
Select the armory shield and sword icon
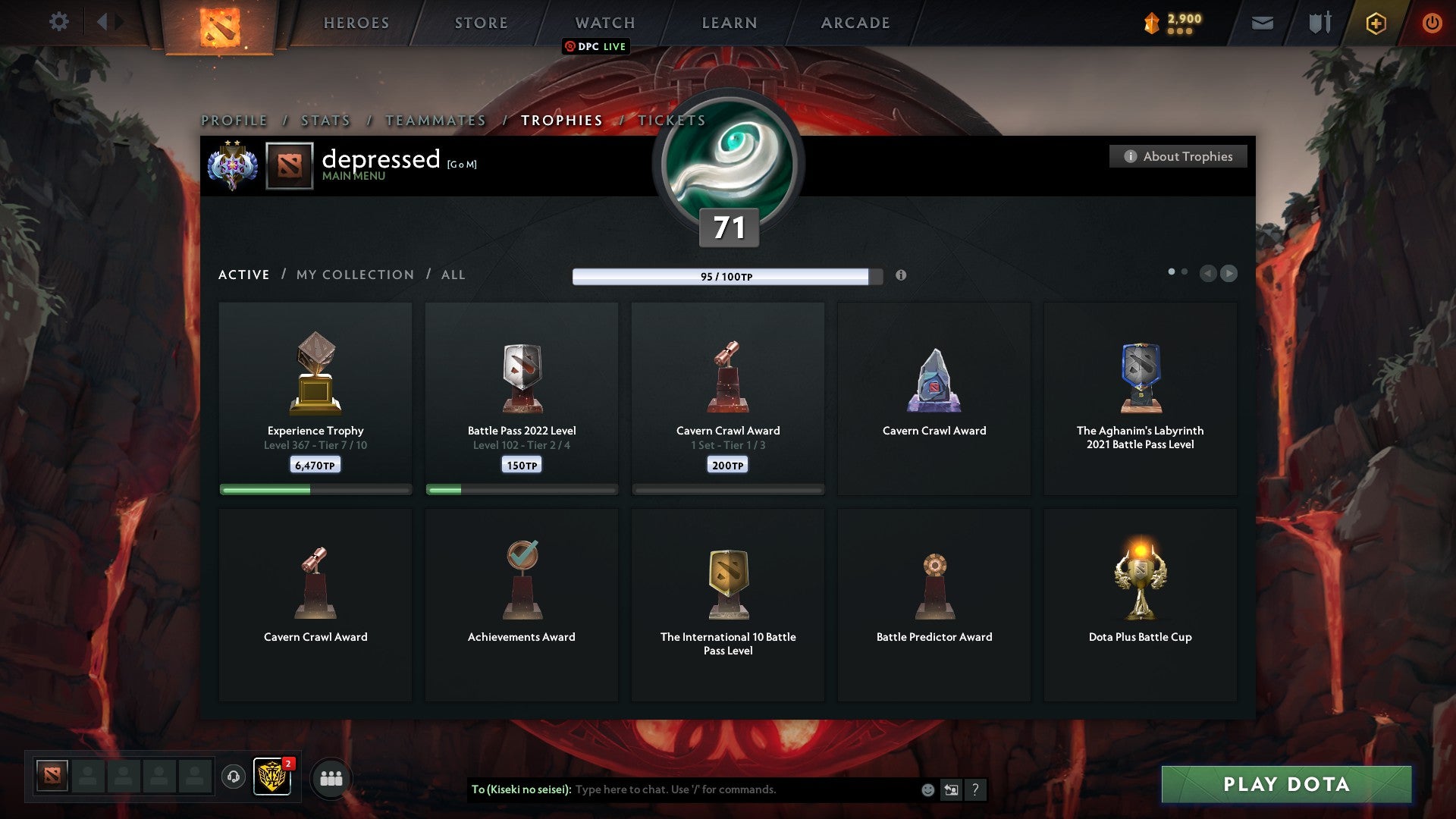pyautogui.click(x=1319, y=23)
